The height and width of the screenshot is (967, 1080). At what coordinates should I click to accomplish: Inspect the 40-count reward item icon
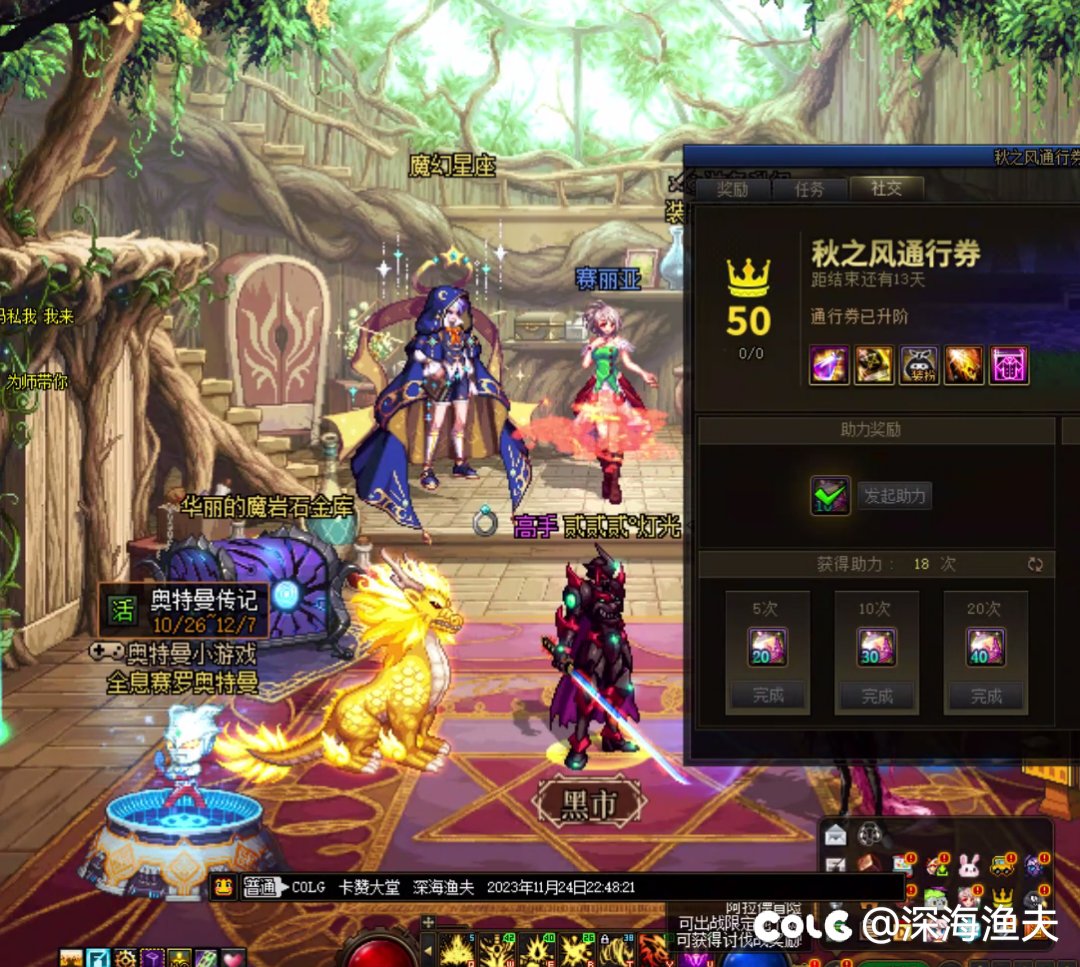986,647
